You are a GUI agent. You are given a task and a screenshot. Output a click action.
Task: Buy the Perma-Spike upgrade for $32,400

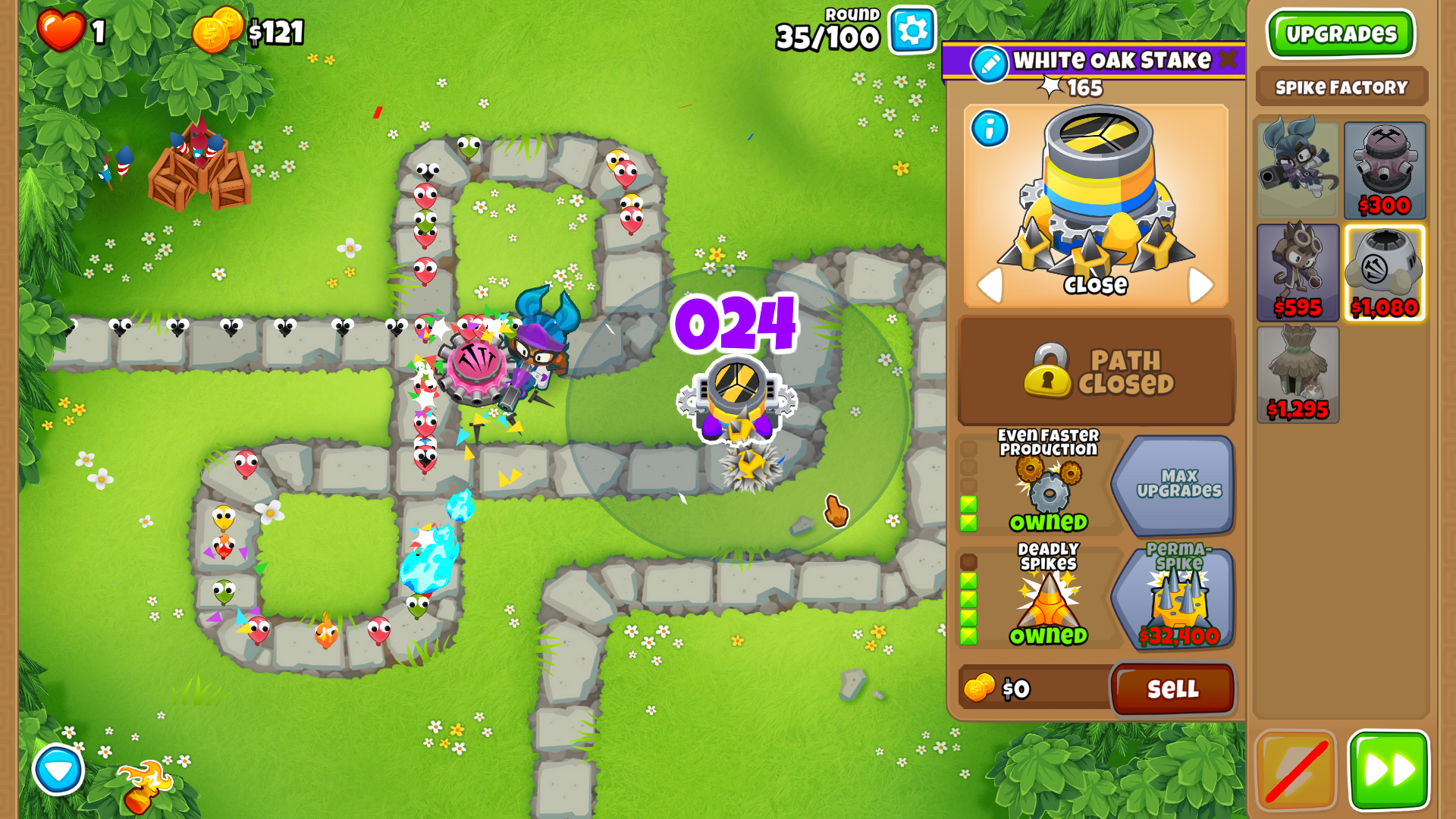click(1175, 599)
